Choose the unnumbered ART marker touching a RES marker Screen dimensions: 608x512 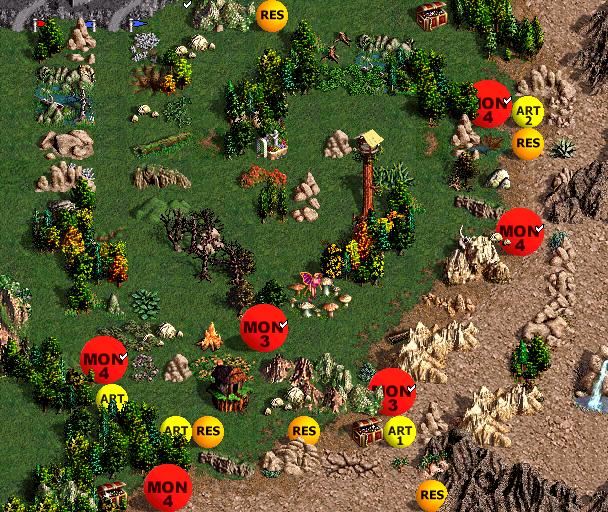coord(176,431)
